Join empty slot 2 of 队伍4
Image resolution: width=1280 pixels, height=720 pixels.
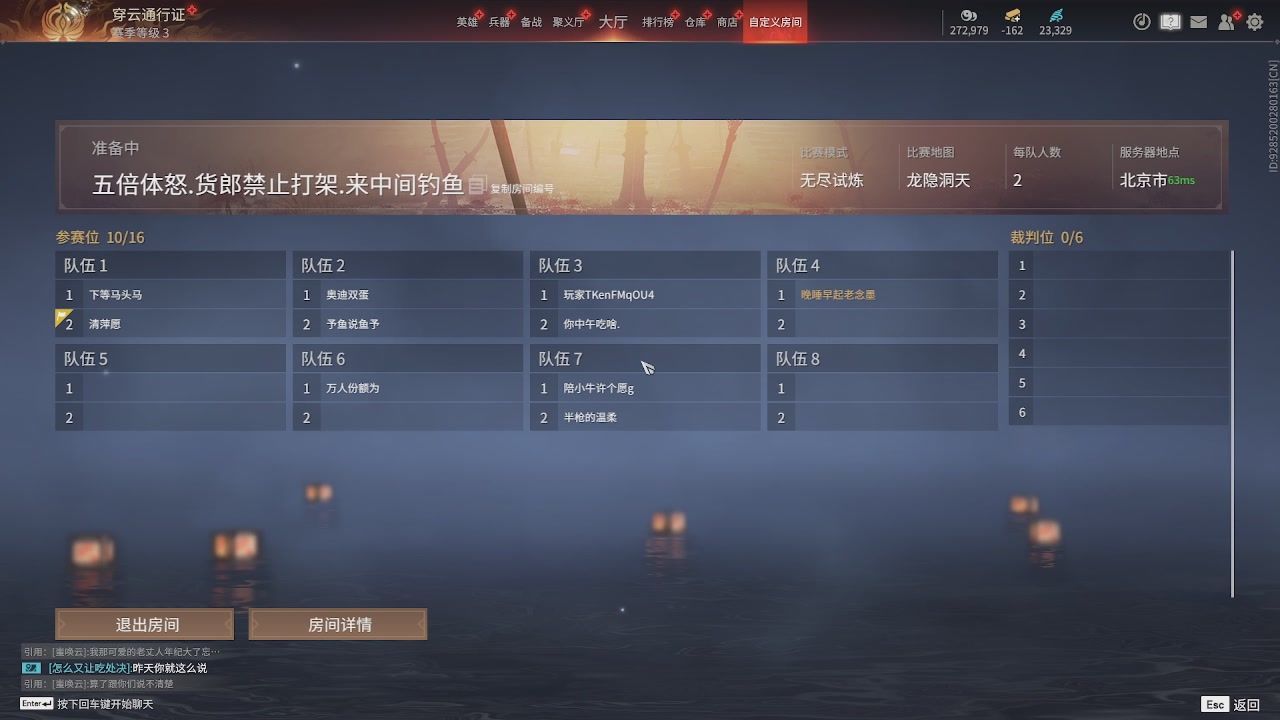coord(882,323)
